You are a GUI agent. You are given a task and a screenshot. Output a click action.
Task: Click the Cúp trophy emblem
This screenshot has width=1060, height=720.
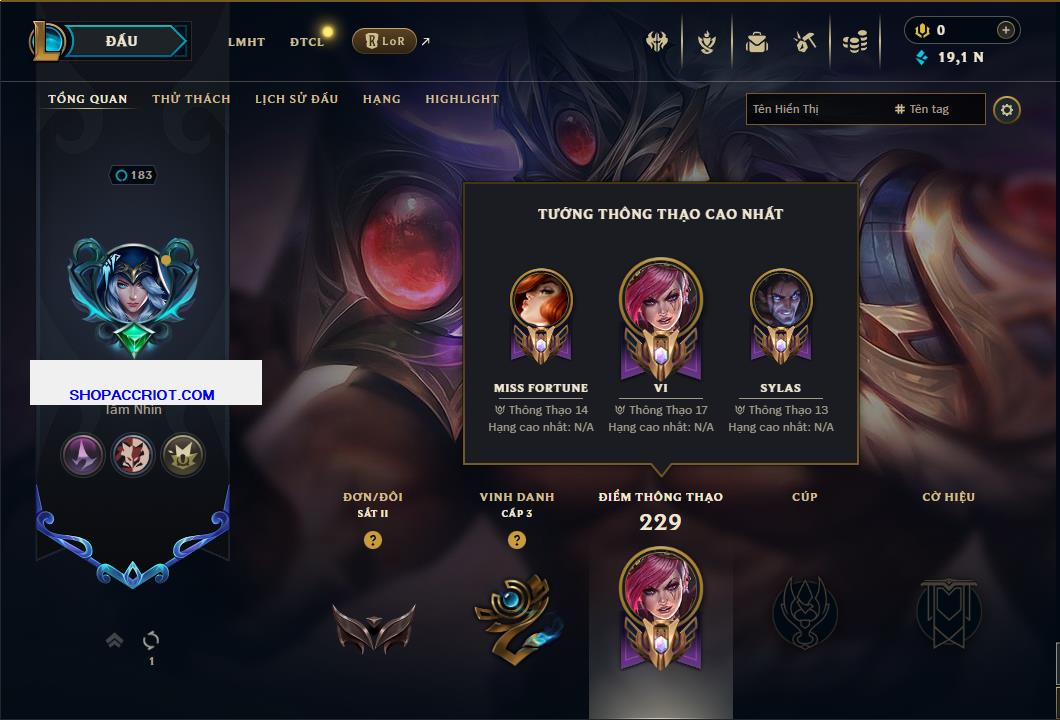[x=805, y=610]
